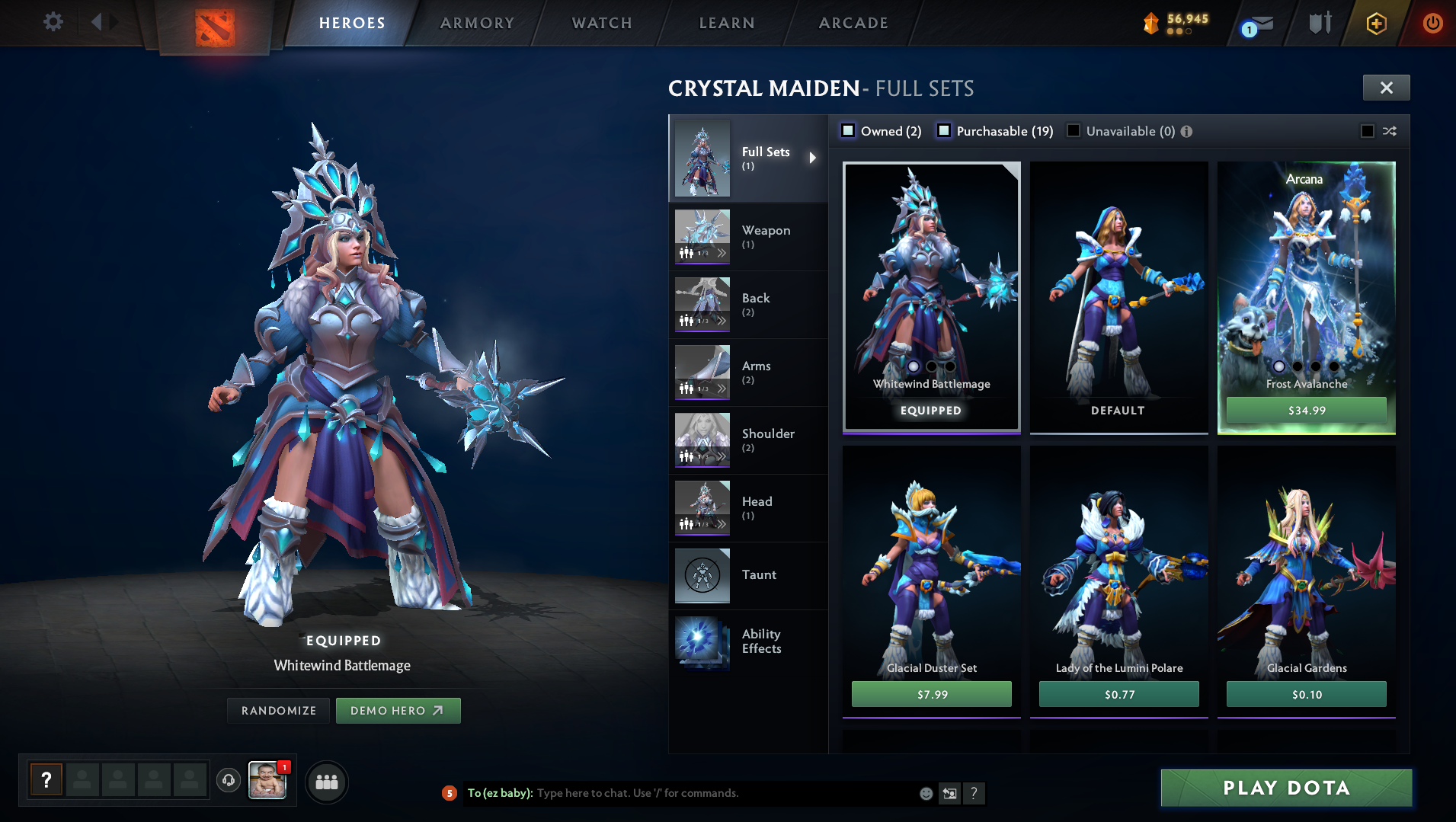Randomize the hero's equipped items
Image resolution: width=1456 pixels, height=822 pixels.
tap(278, 710)
